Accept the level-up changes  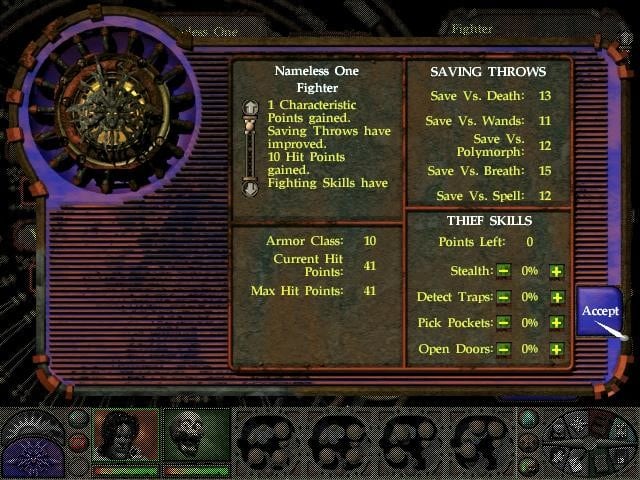pyautogui.click(x=600, y=311)
